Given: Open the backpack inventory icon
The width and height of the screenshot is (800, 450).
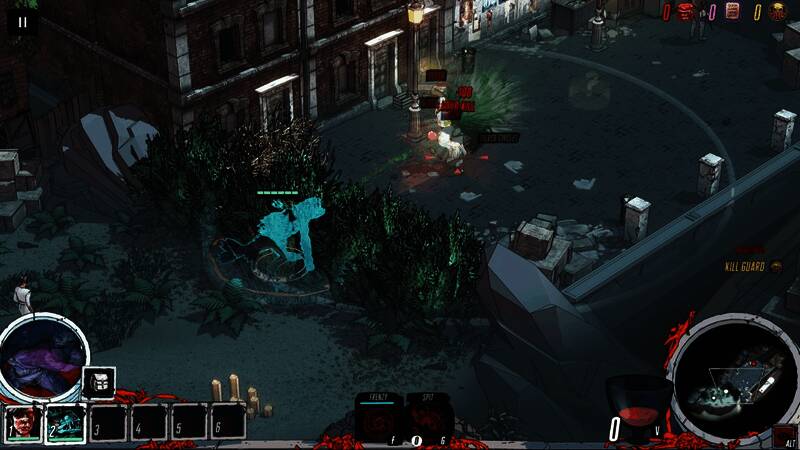Looking at the screenshot, I should click(99, 383).
